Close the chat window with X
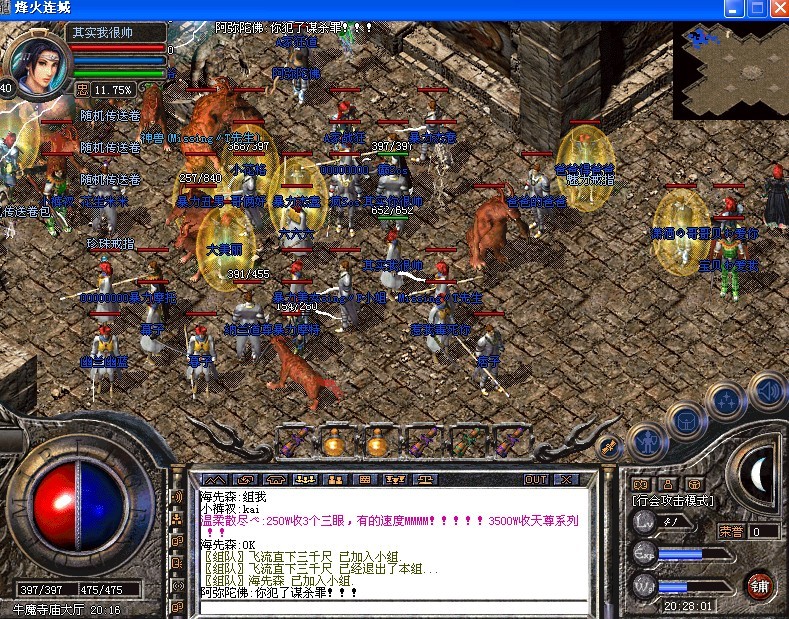This screenshot has width=789, height=619. click(x=567, y=480)
